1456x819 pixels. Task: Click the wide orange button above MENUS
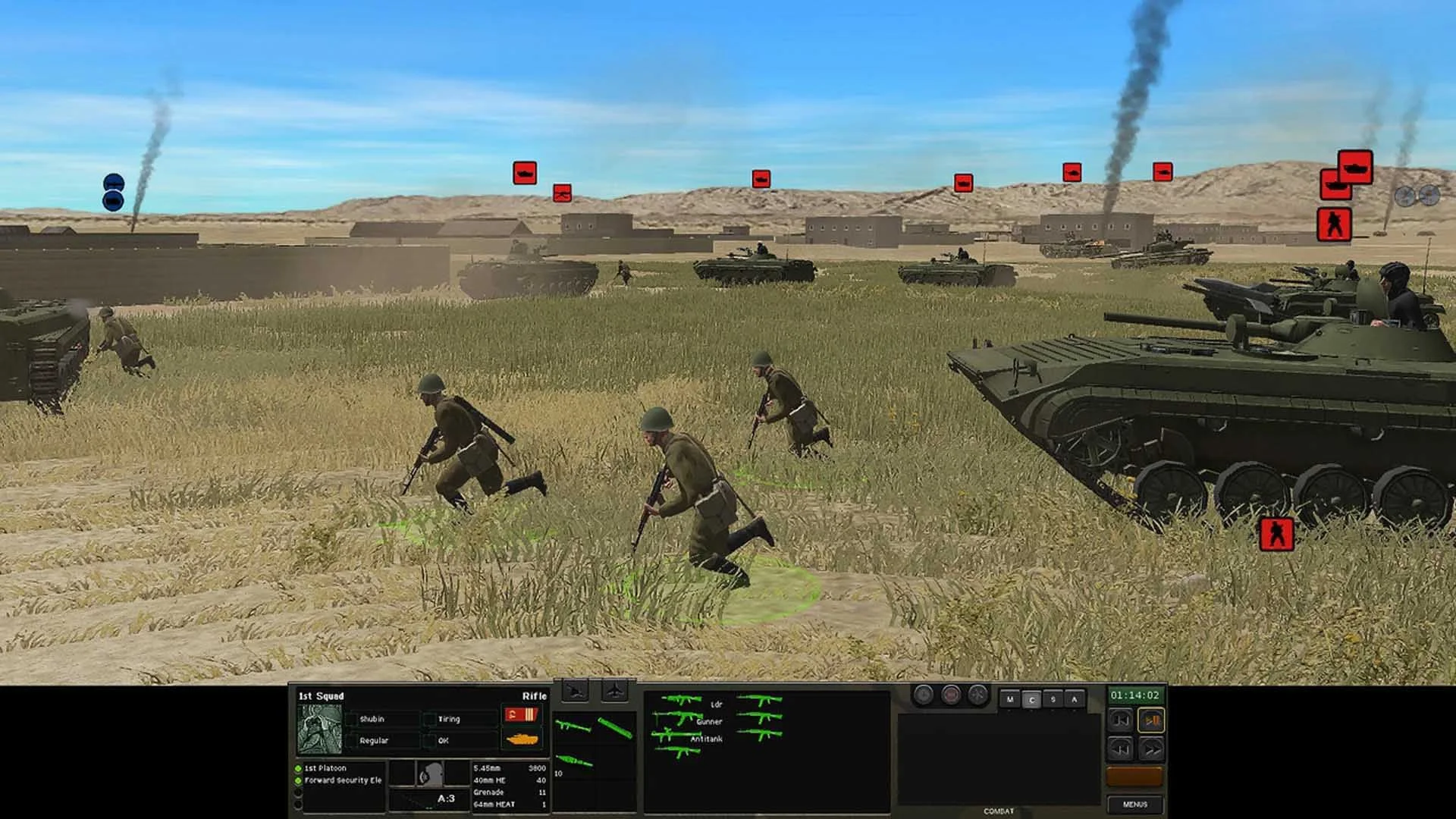(x=1134, y=776)
